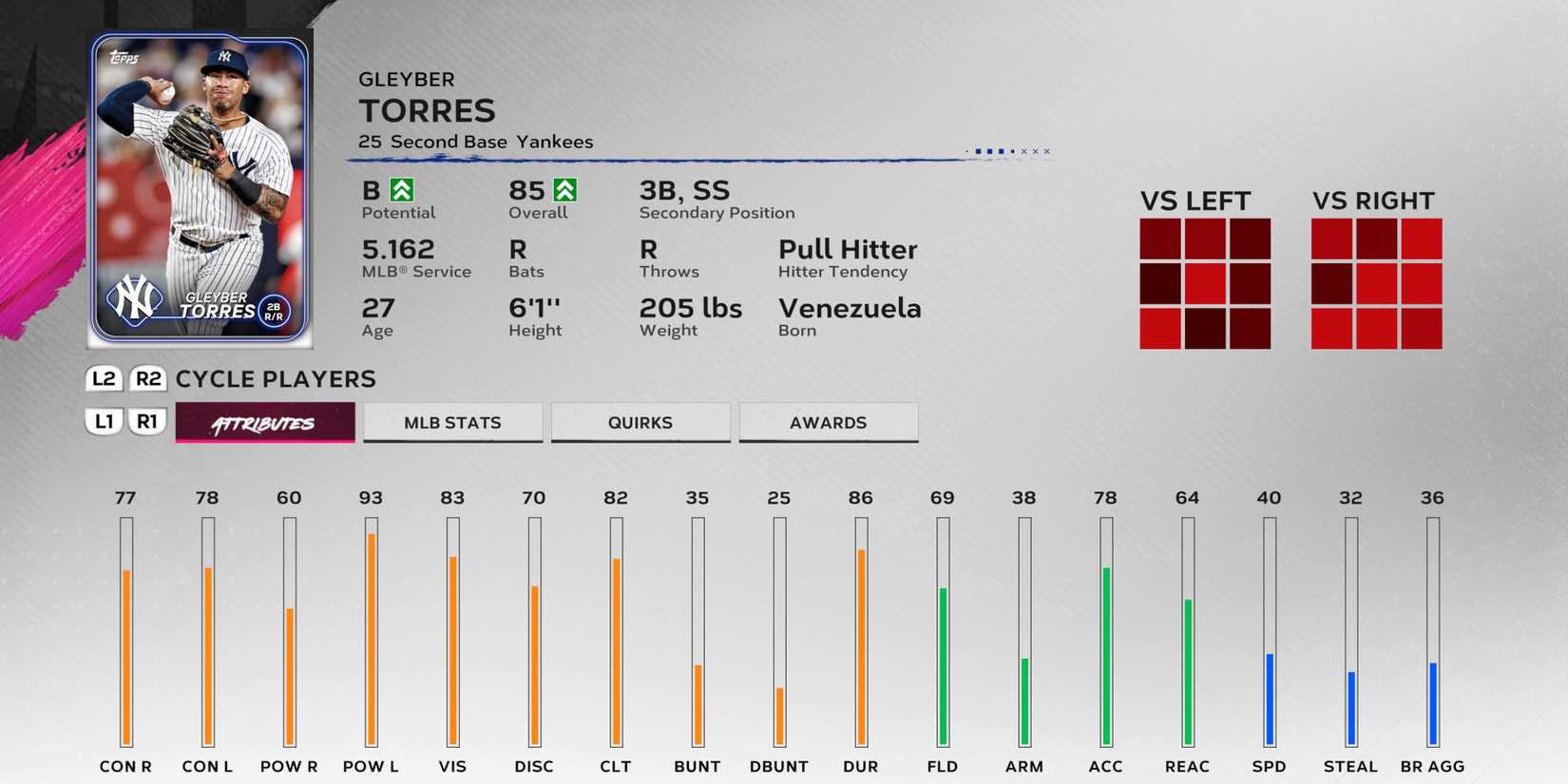The width and height of the screenshot is (1568, 784).
Task: View the Awards tab
Action: pos(828,422)
